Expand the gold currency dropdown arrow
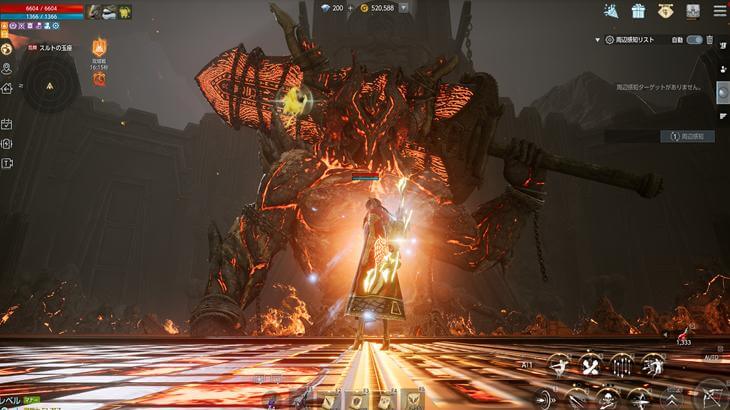Image resolution: width=730 pixels, height=410 pixels. point(403,8)
